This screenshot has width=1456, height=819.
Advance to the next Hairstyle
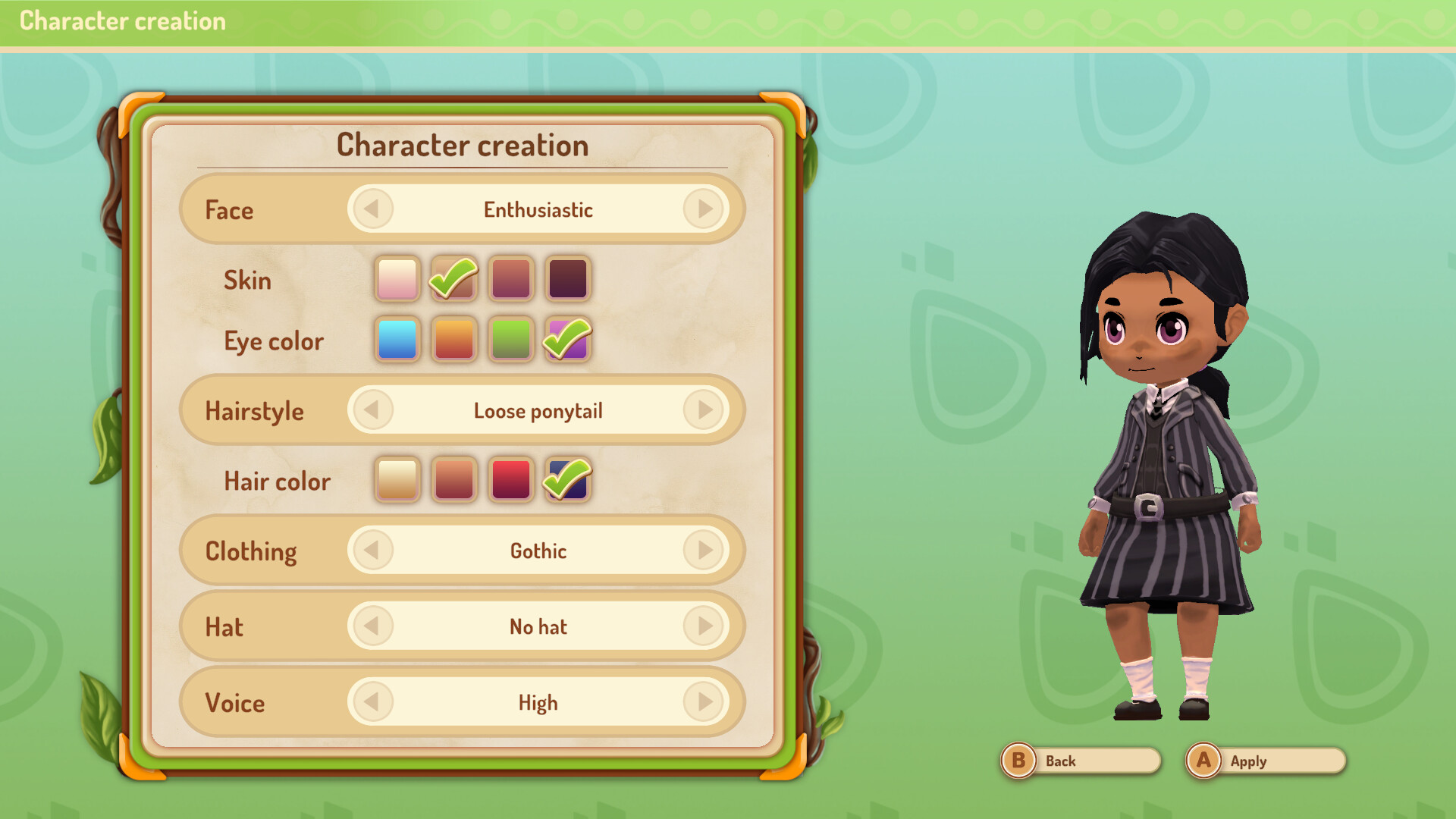tap(704, 410)
